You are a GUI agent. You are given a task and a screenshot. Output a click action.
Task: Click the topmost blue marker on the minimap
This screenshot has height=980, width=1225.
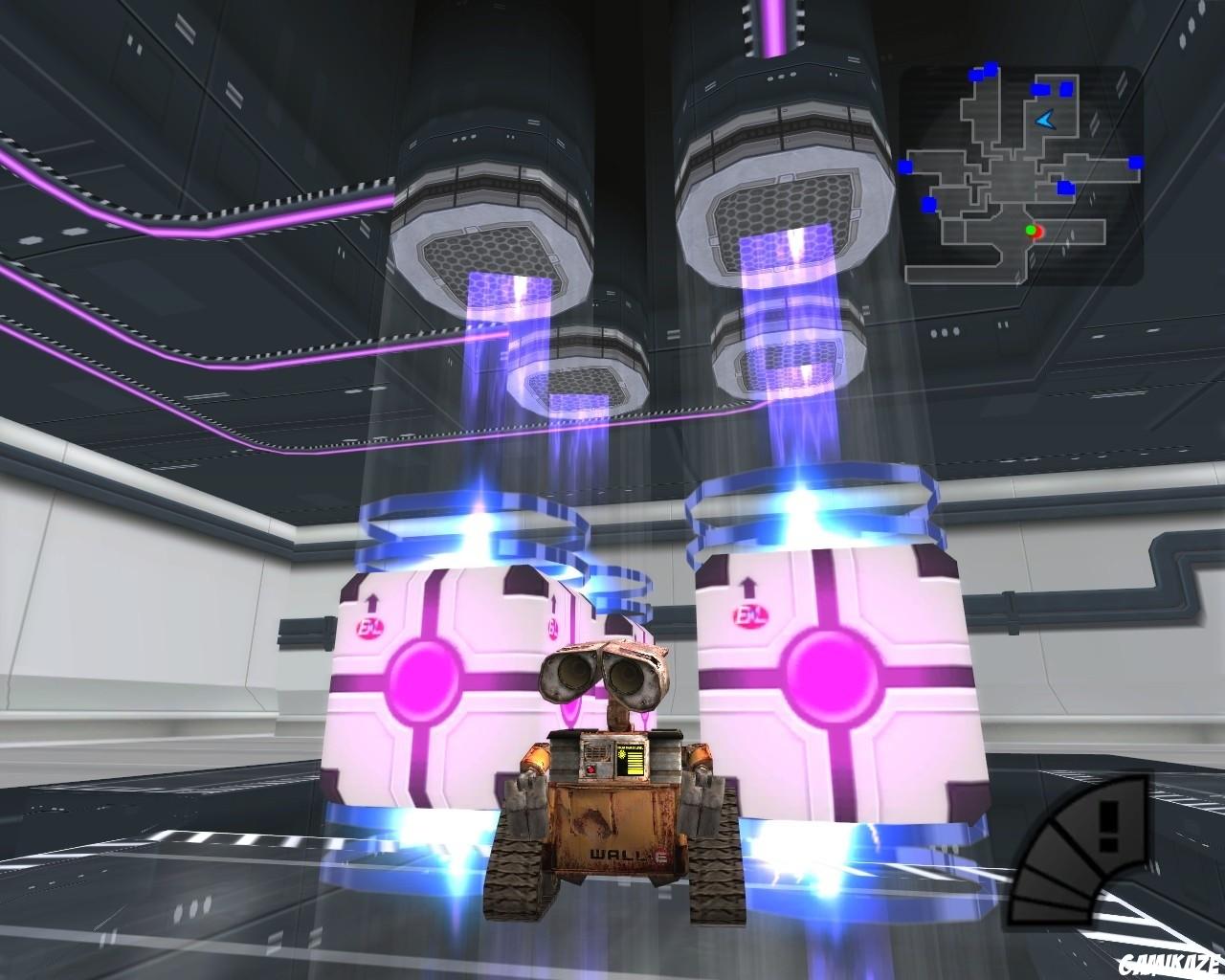(x=991, y=67)
